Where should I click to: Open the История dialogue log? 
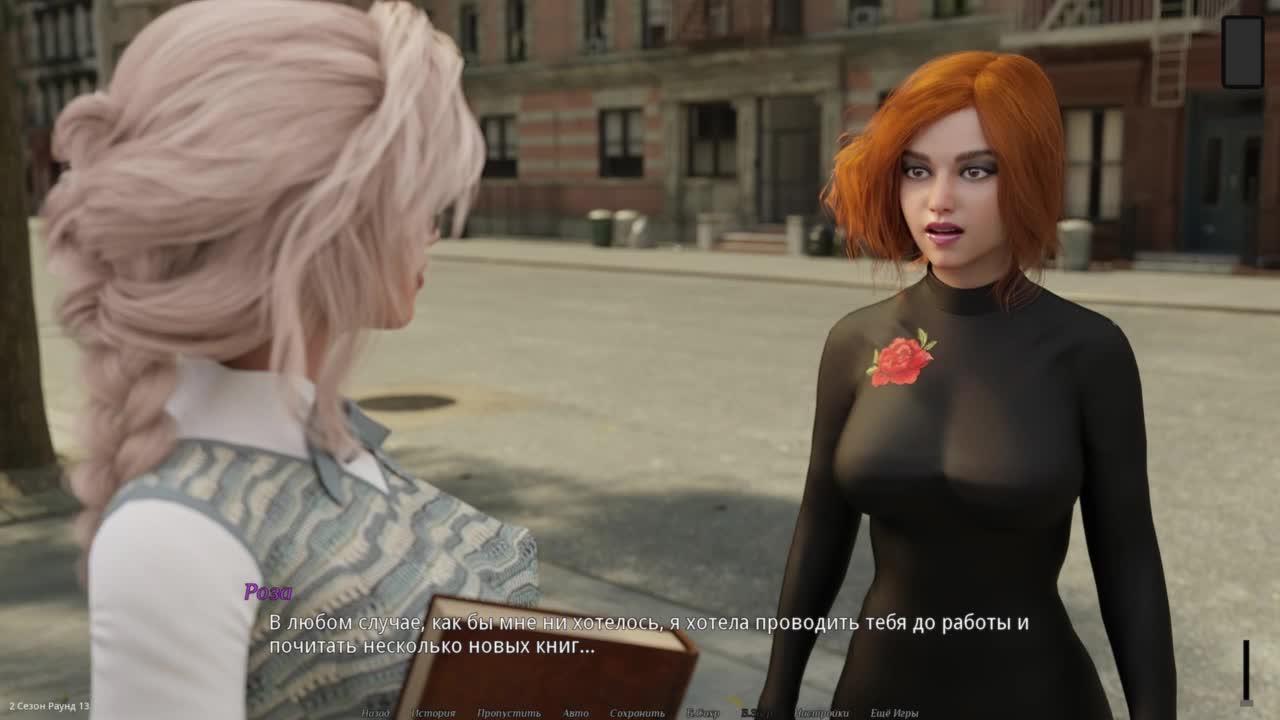[x=433, y=713]
